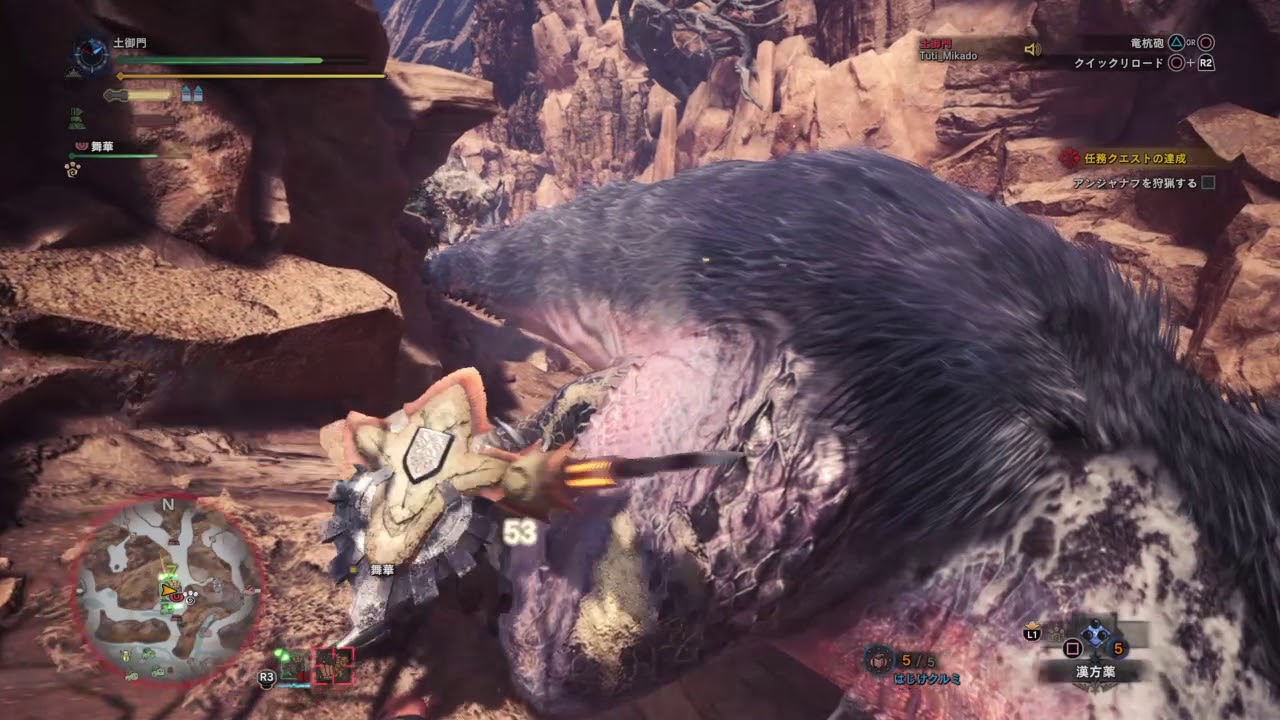Viewport: 1280px width, 720px height.
Task: Select the はじけクルミ slinger ammo icon
Action: point(879,660)
